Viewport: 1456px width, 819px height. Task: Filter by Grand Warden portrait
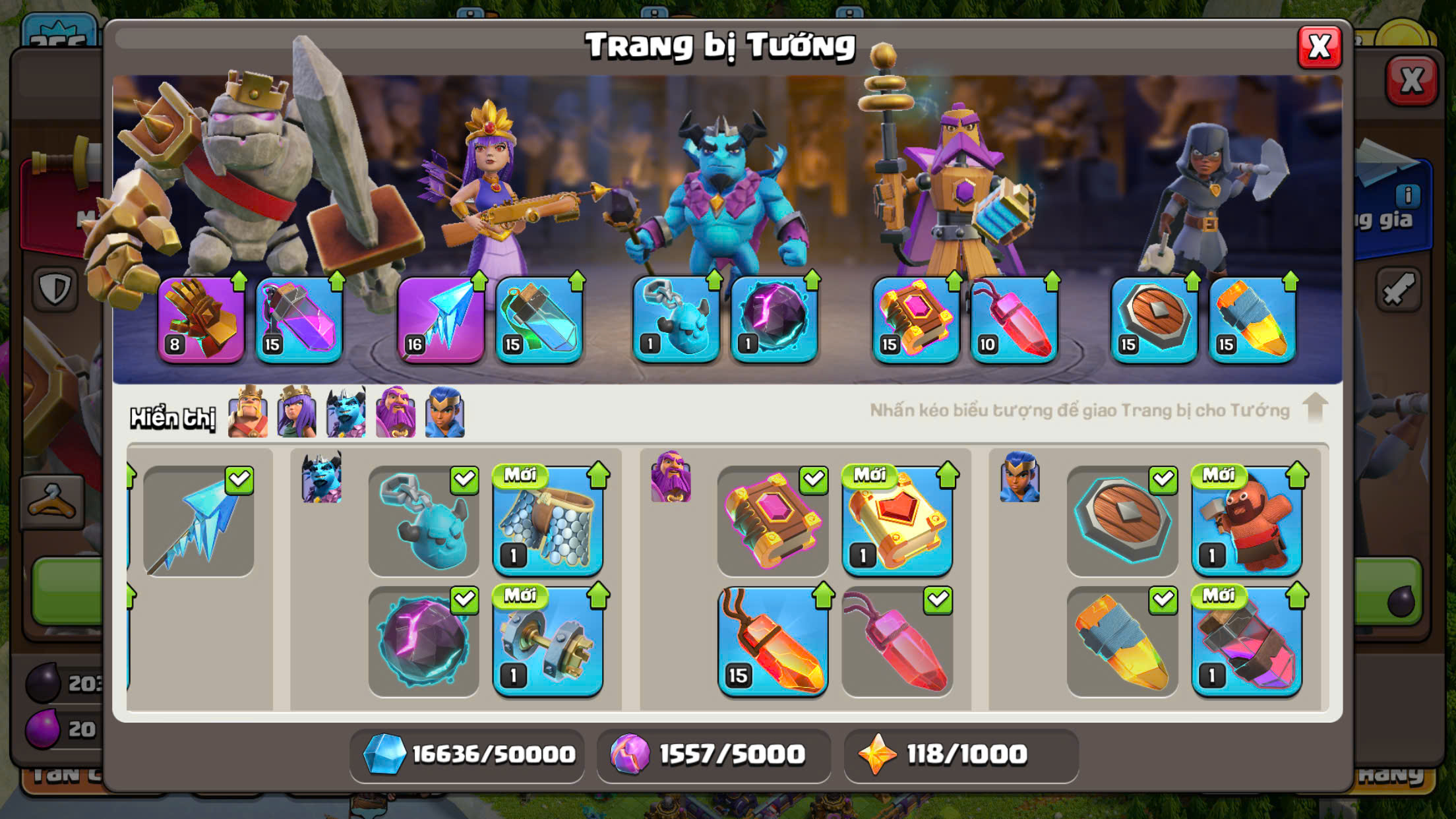click(x=396, y=413)
